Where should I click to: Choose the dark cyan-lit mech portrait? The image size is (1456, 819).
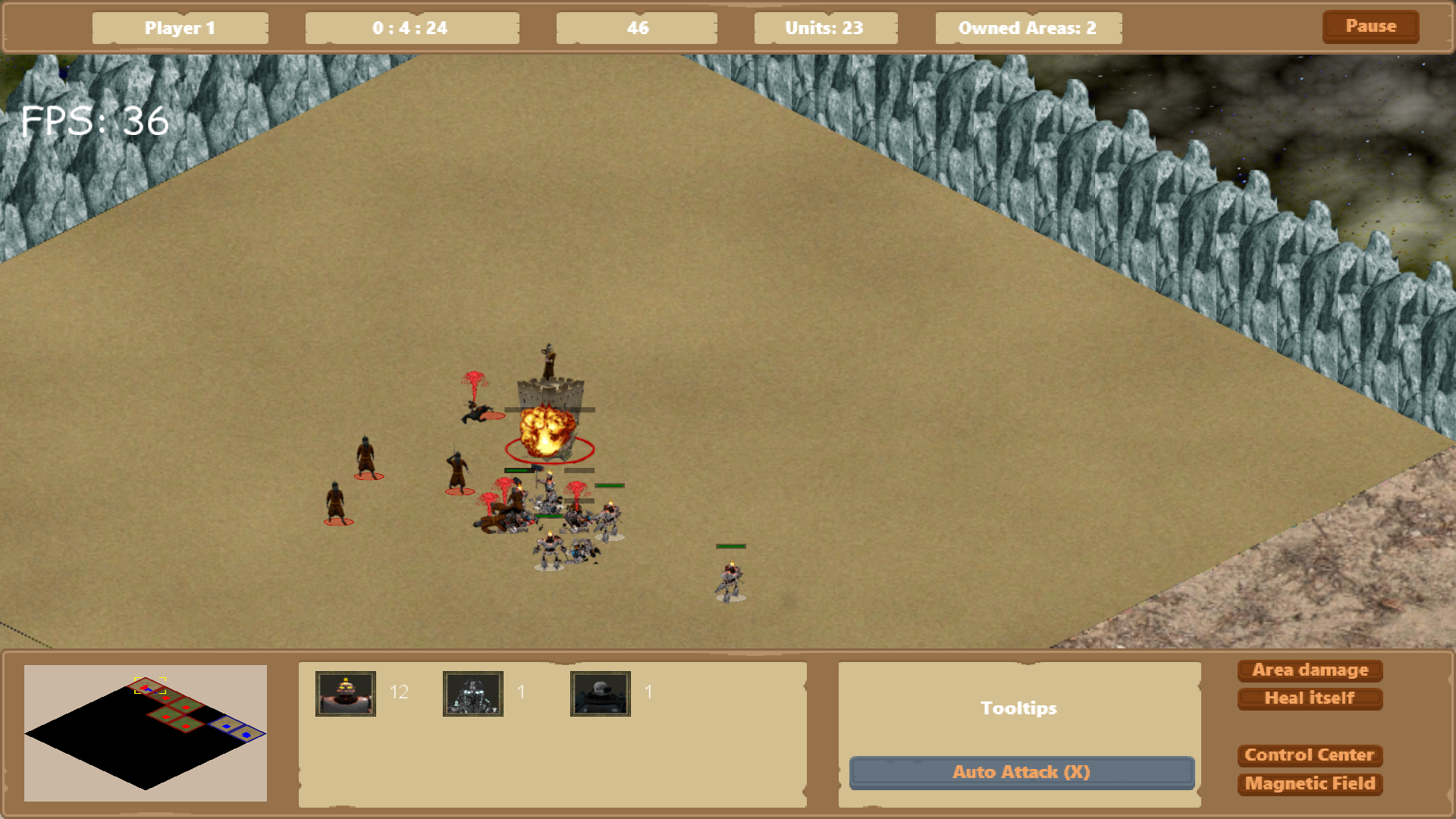pos(473,693)
